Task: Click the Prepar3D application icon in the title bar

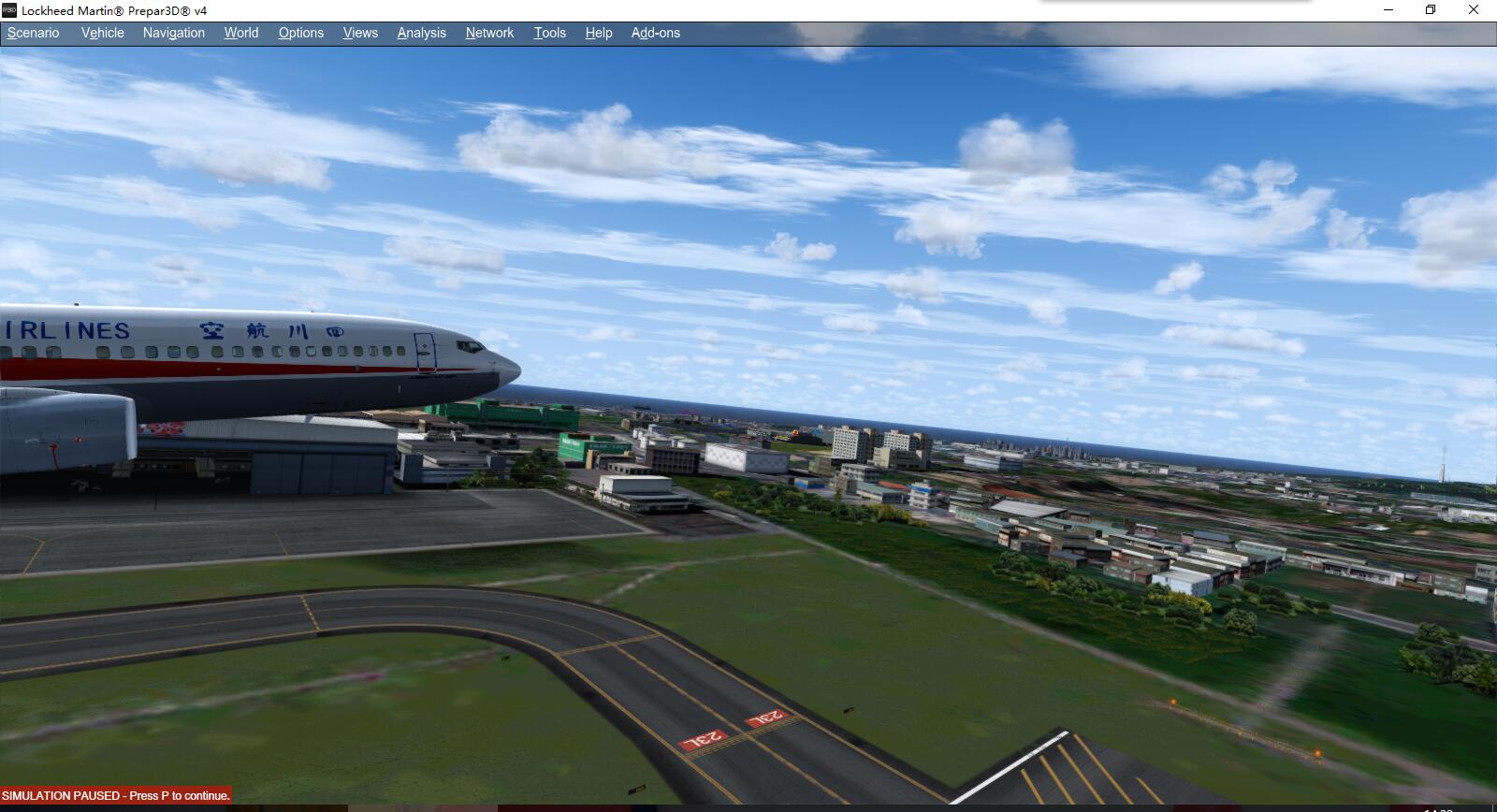Action: point(11,10)
